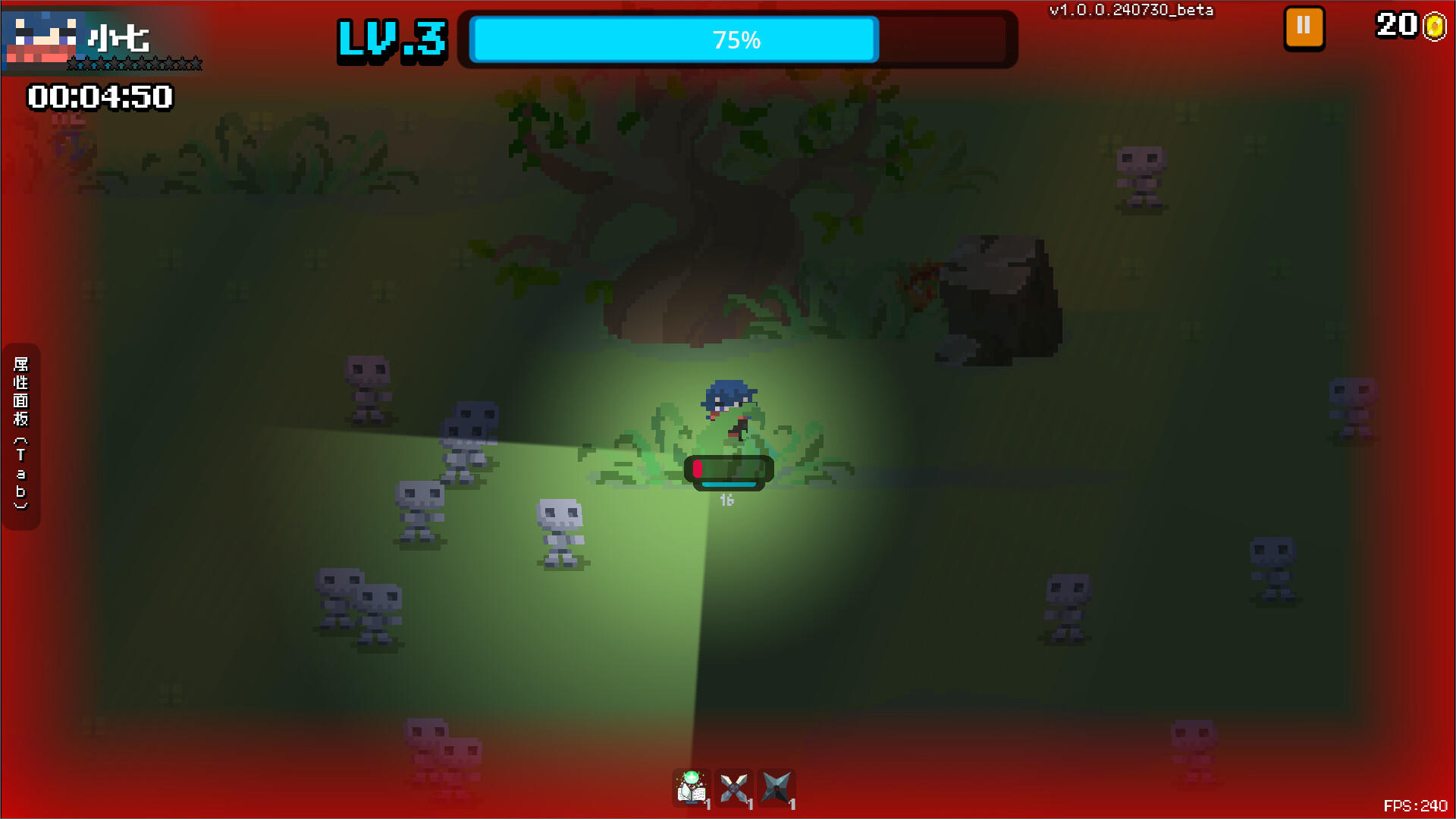
Task: Click the timer showing 00:04:50
Action: click(x=99, y=97)
